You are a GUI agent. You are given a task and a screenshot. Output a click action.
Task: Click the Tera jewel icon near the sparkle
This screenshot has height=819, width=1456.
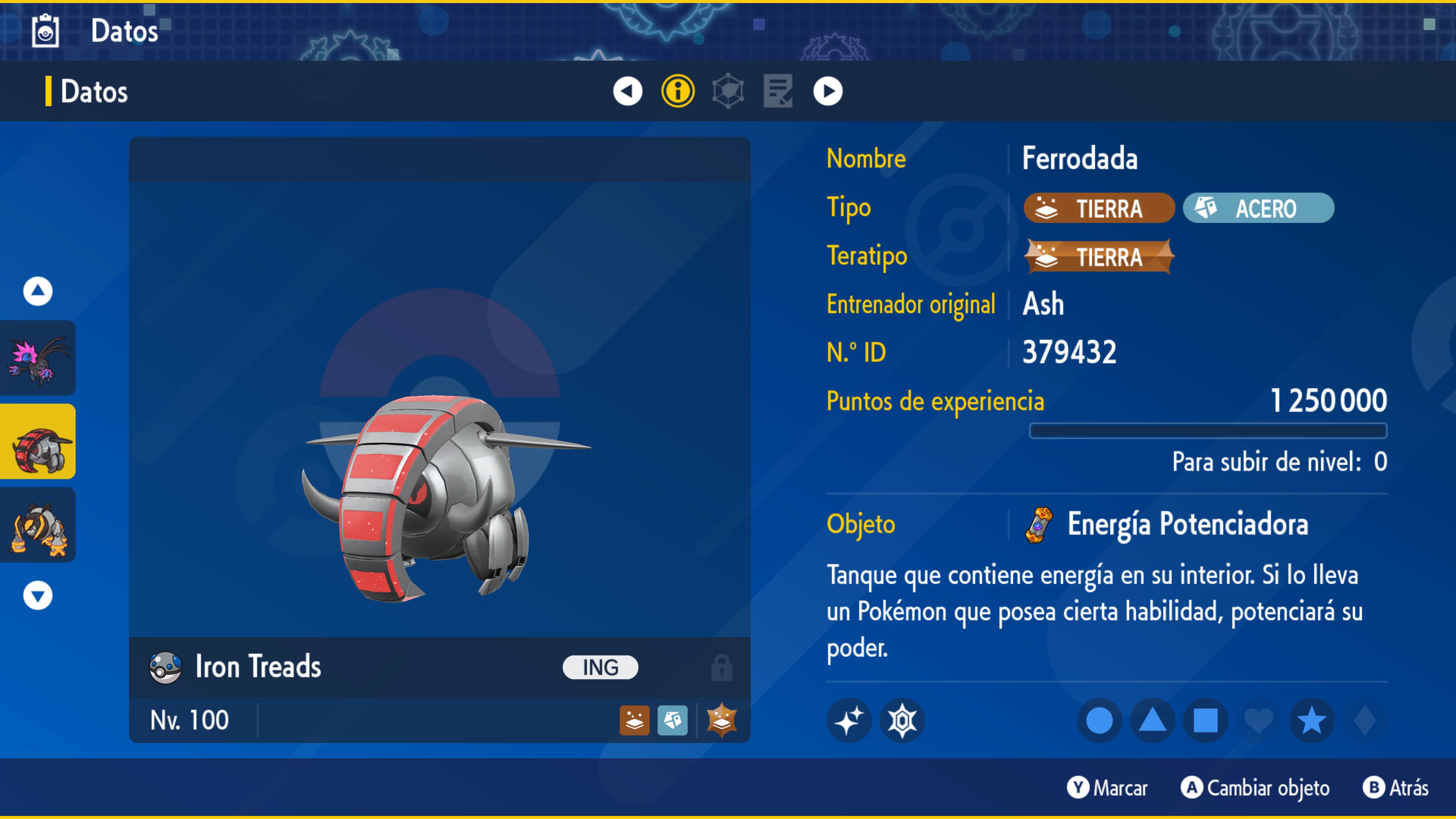pos(903,720)
